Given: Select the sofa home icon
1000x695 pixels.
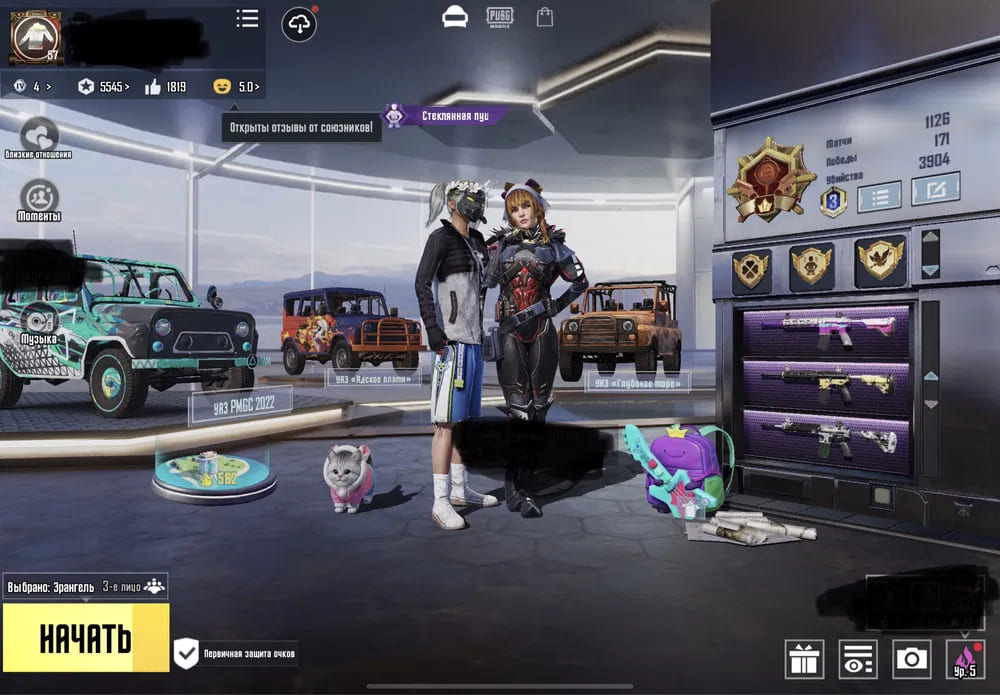Looking at the screenshot, I should 455,17.
